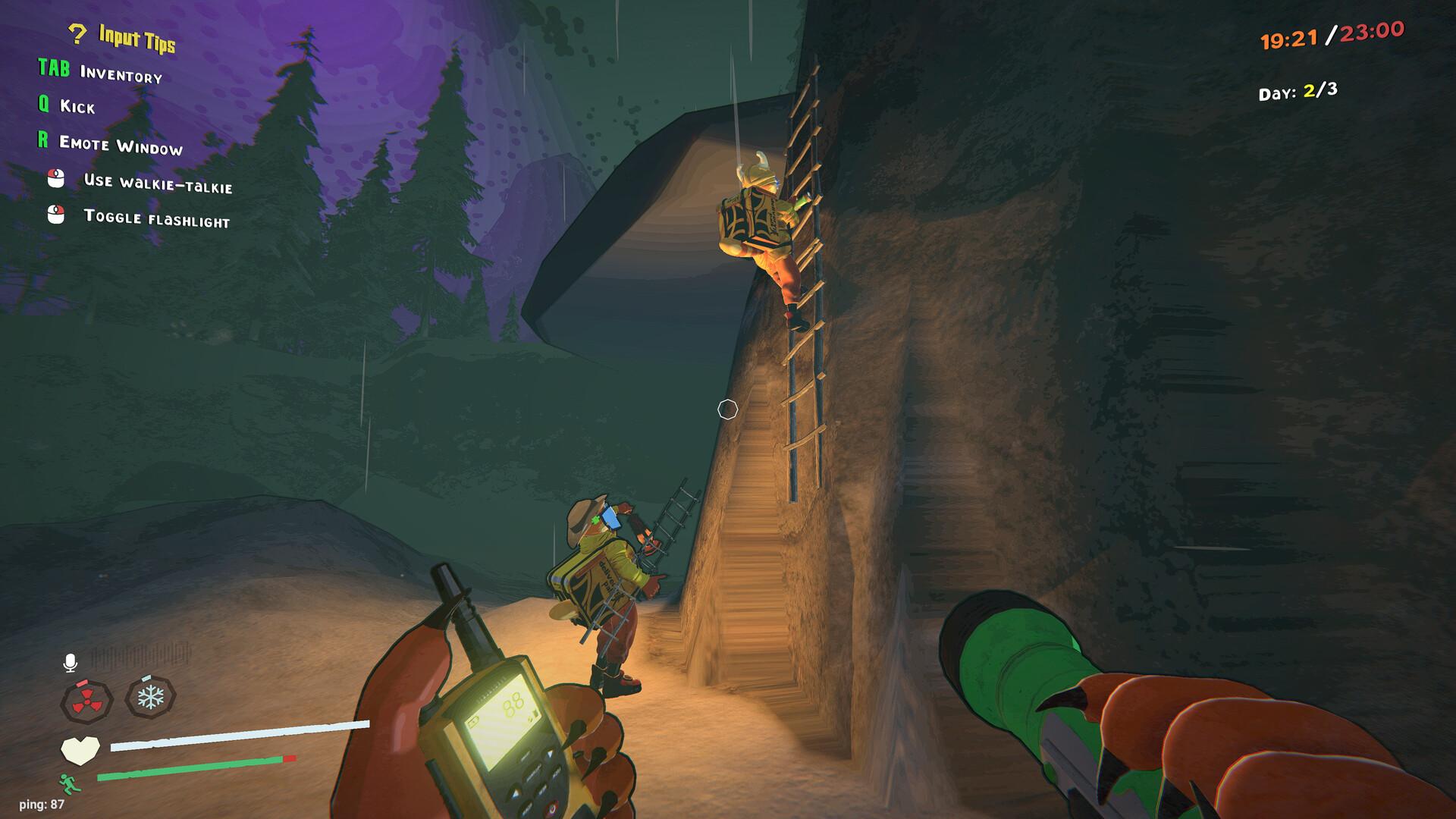This screenshot has width=1456, height=819.
Task: Click the Input Tips question mark icon
Action: (x=77, y=34)
